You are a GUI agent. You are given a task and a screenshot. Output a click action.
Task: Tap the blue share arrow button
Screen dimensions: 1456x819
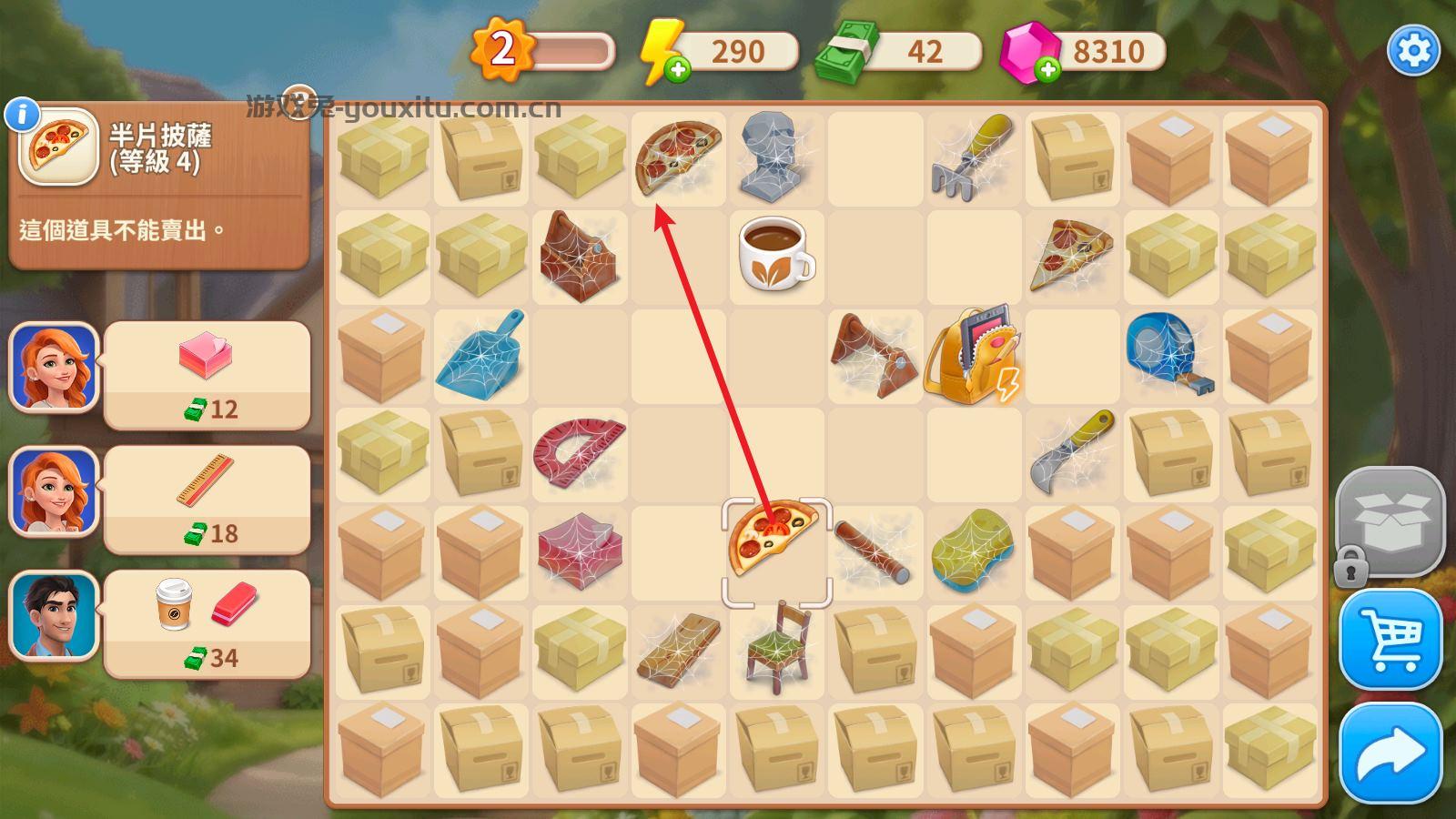[x=1390, y=753]
